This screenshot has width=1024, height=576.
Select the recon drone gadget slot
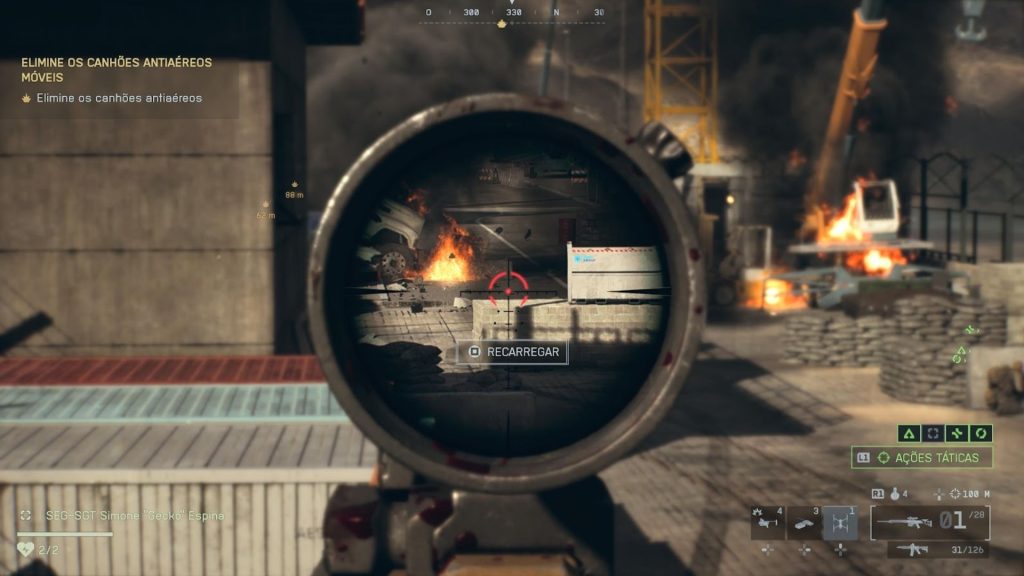tap(840, 522)
